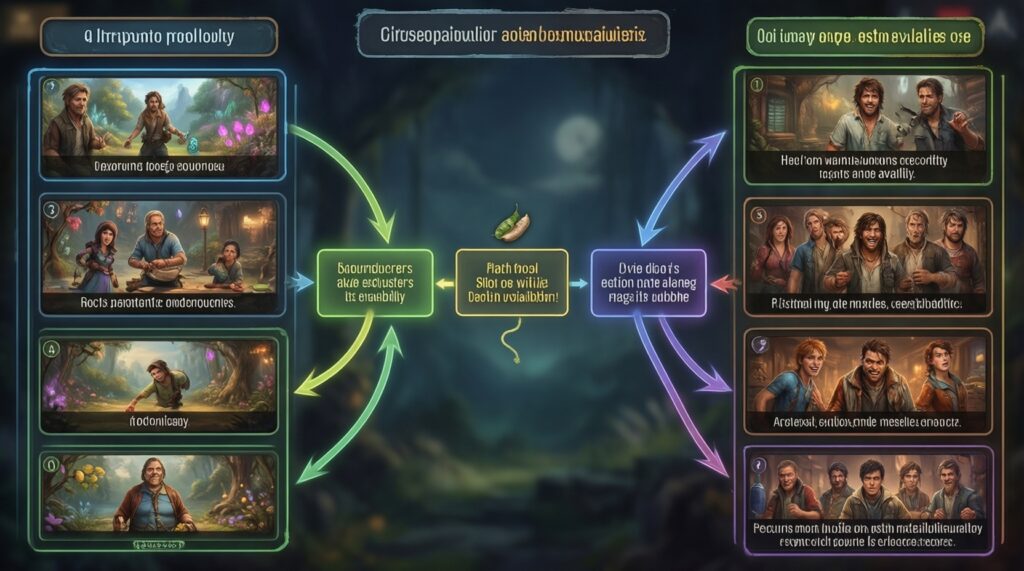
Task: Select the card with two men and purple crystals
Action: coord(158,126)
